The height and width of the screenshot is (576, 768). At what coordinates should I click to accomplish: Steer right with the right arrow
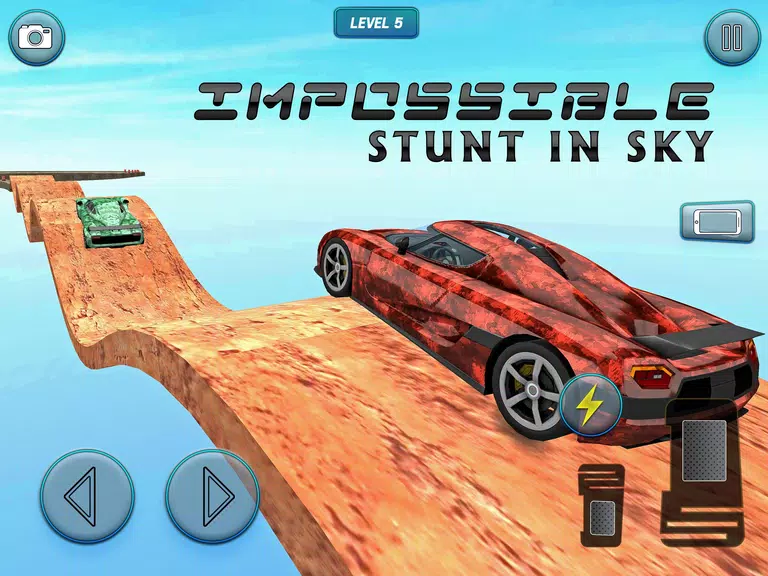[x=212, y=496]
